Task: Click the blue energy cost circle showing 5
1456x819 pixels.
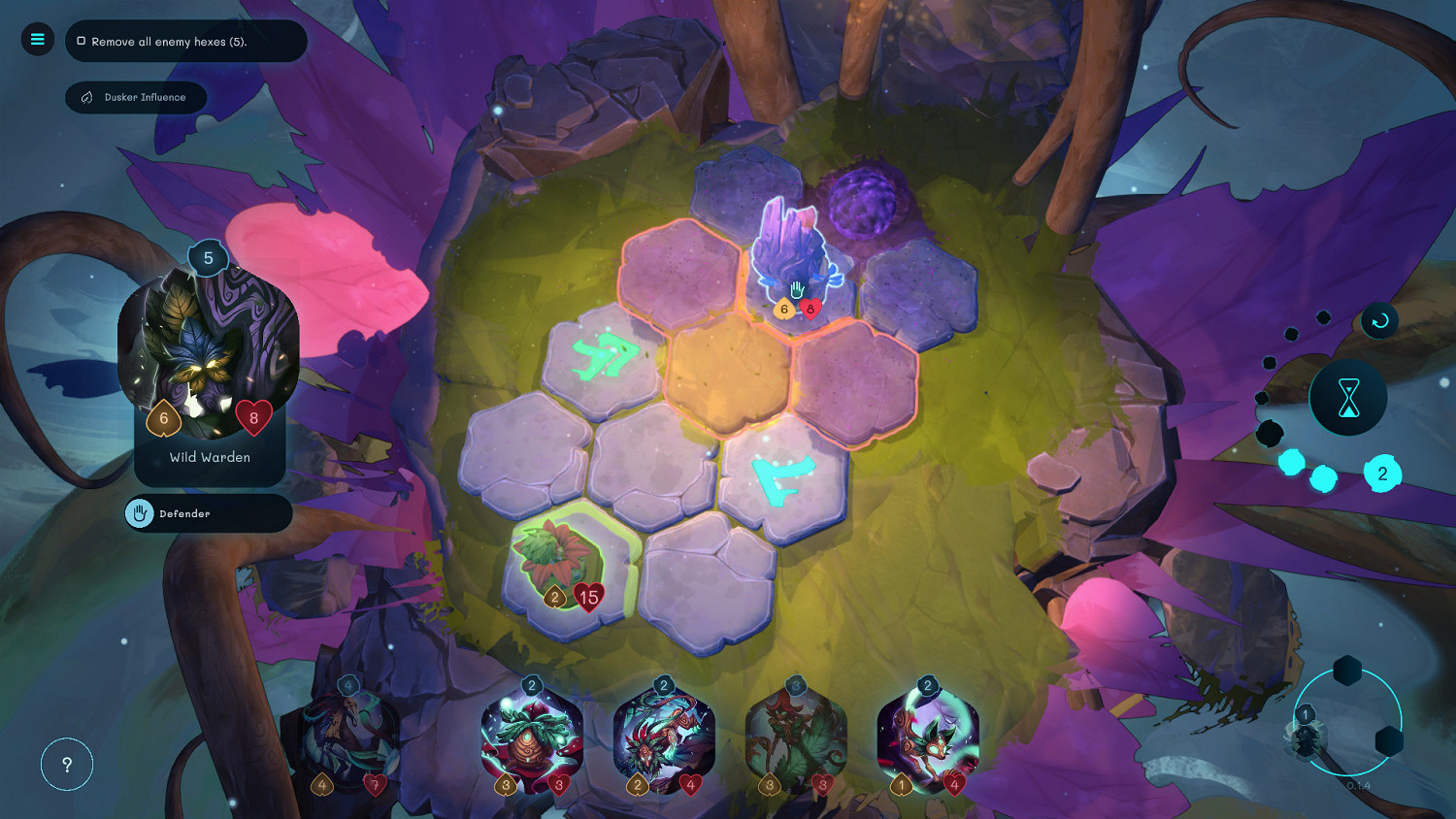Action: (207, 258)
